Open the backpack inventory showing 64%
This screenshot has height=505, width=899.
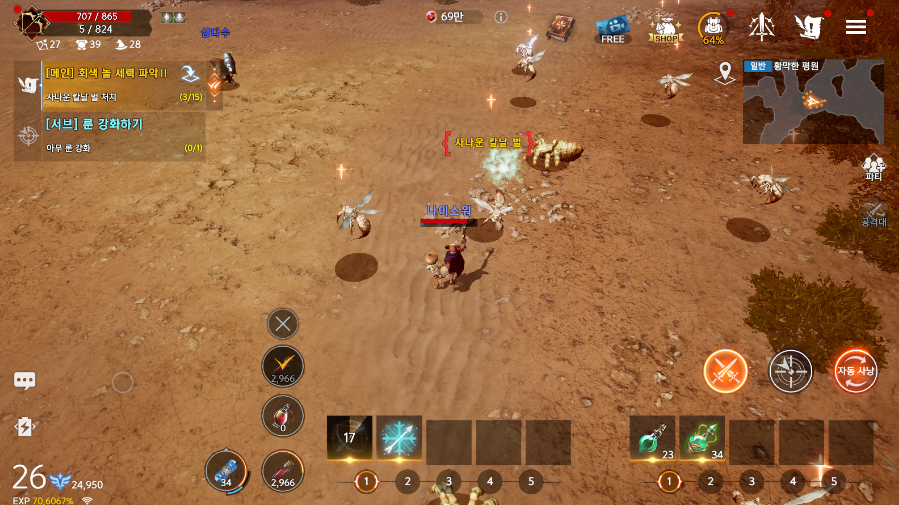713,27
